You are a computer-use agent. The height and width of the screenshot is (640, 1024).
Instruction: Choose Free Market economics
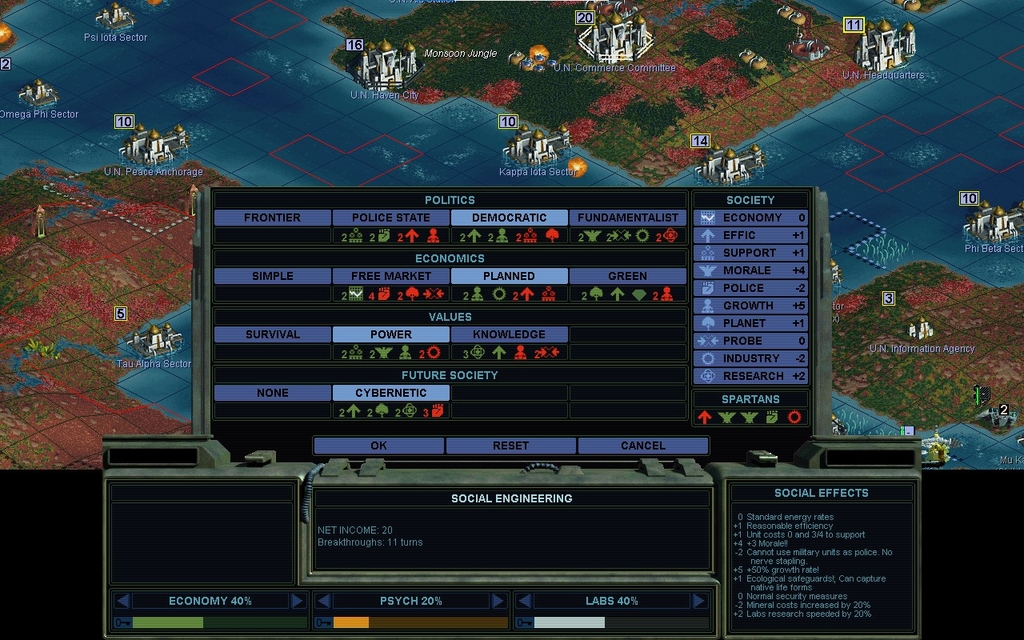tap(391, 276)
